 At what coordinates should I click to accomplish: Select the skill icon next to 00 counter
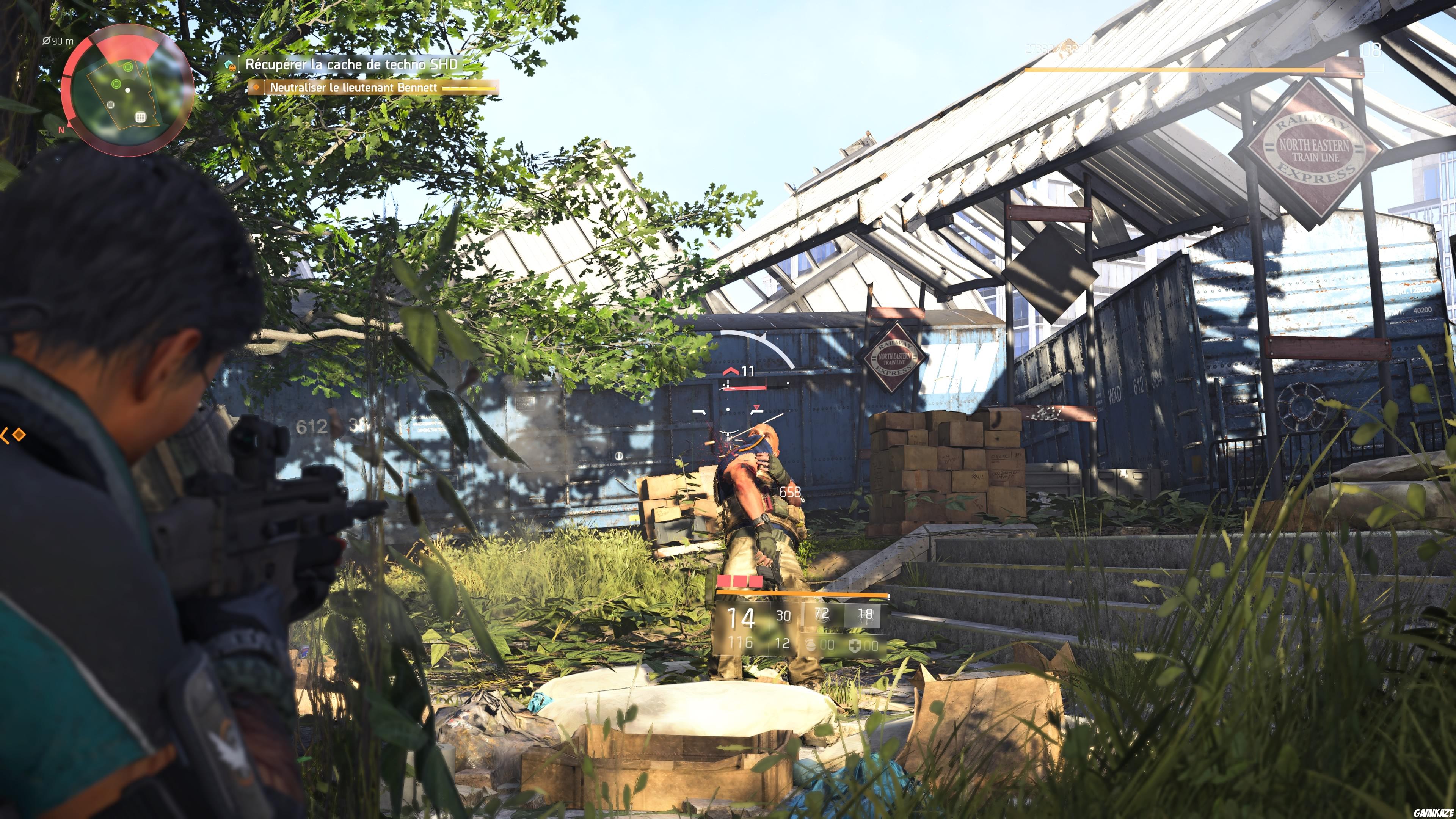(x=811, y=645)
